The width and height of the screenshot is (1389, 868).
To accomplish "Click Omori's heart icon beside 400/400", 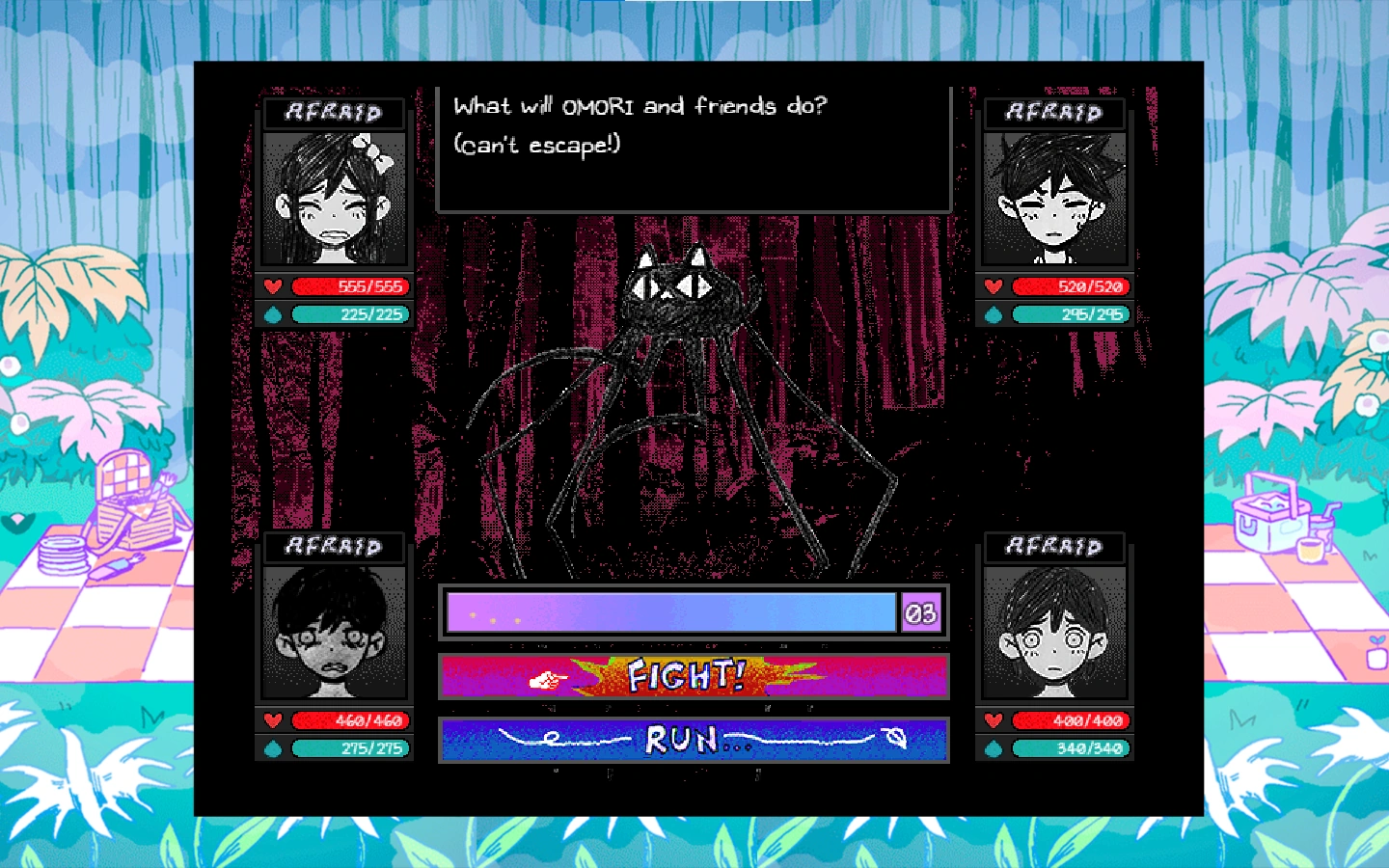I will point(993,720).
